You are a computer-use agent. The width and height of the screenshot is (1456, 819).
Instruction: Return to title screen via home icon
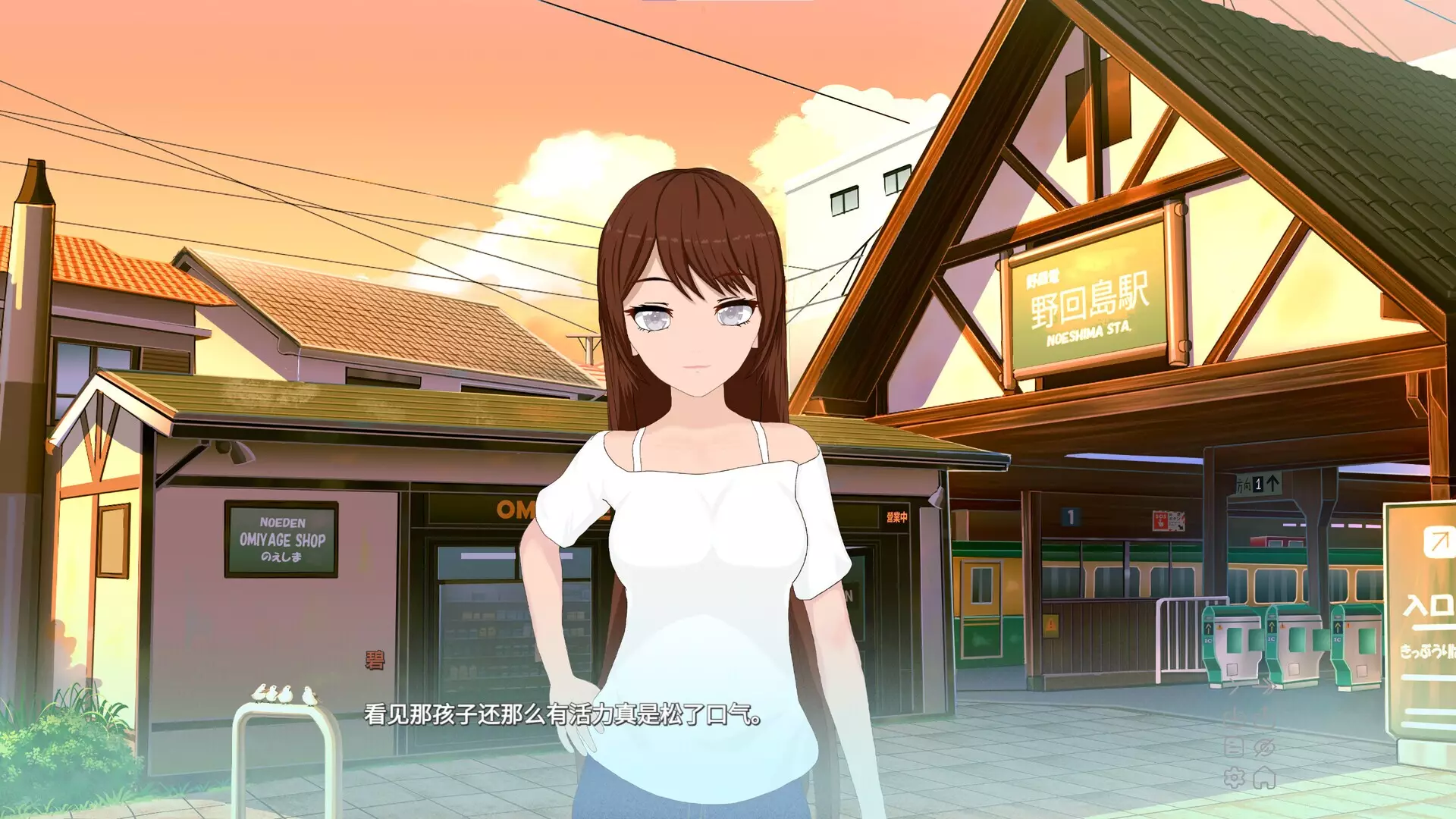(1264, 779)
